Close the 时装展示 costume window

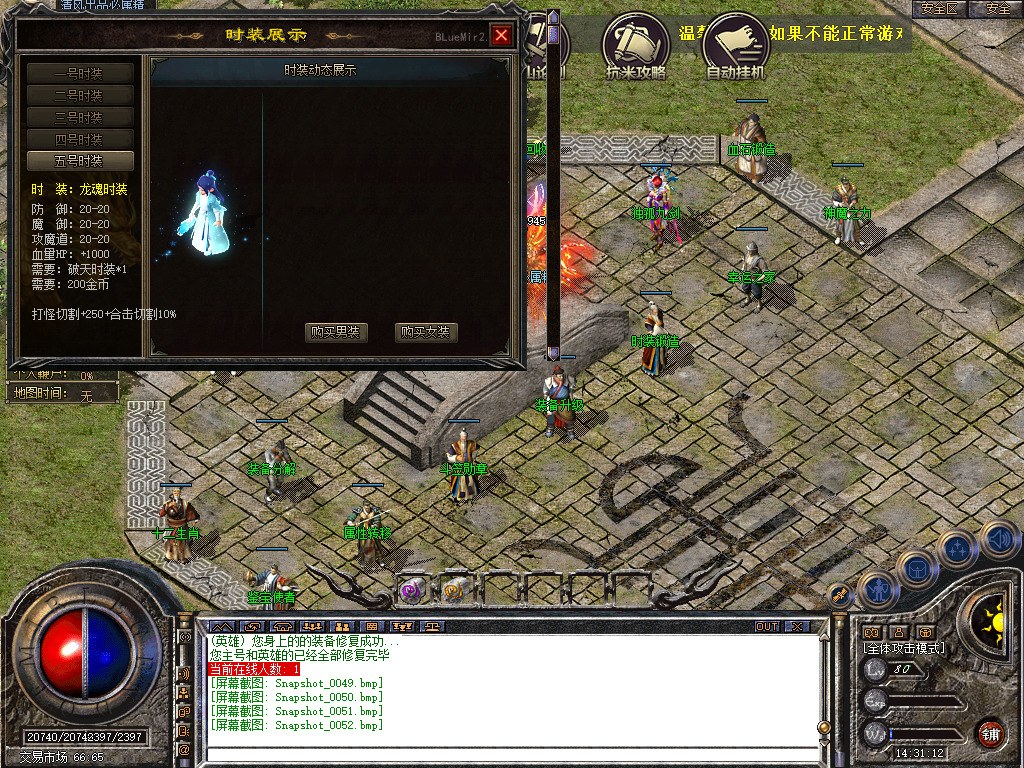(501, 36)
